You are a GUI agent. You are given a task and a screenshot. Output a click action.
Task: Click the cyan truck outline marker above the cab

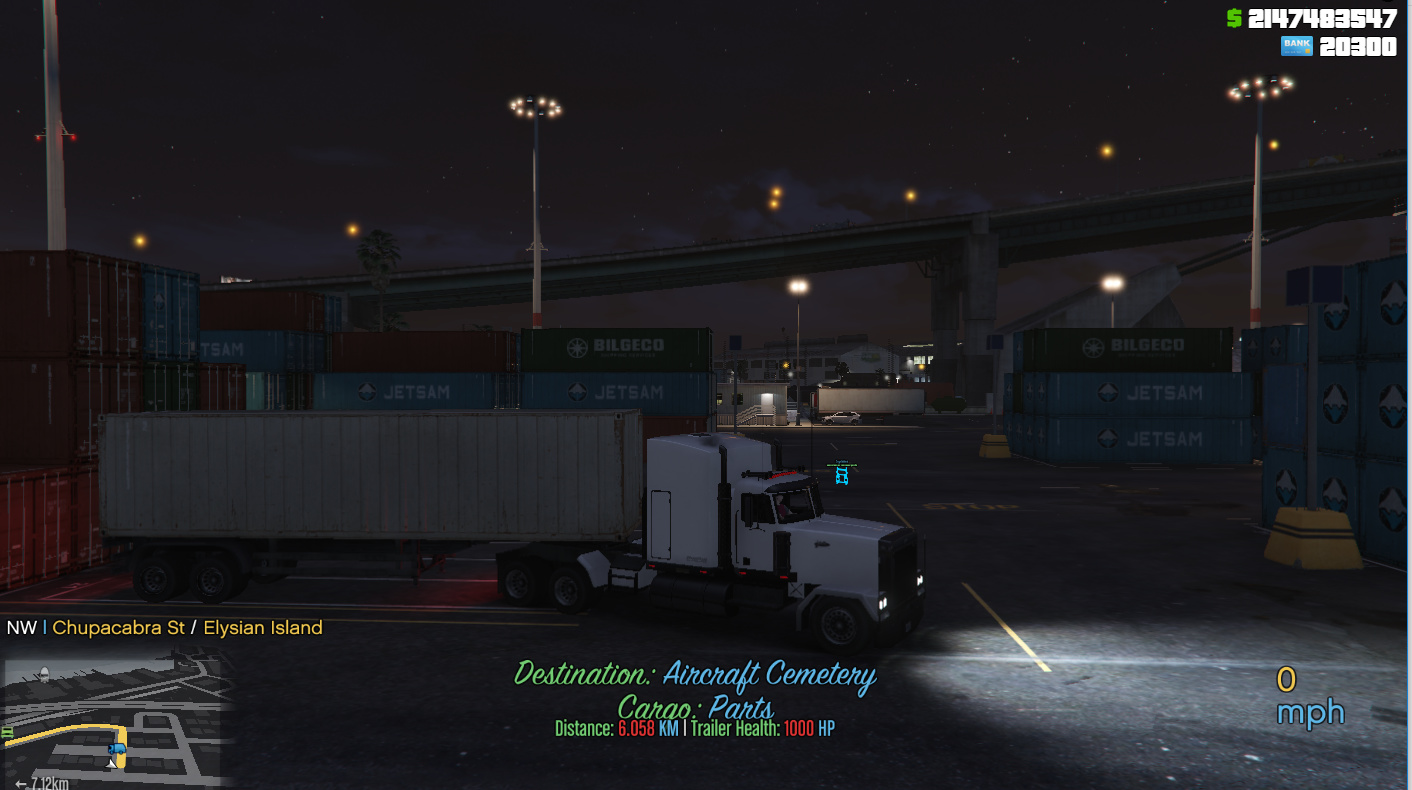coord(841,477)
